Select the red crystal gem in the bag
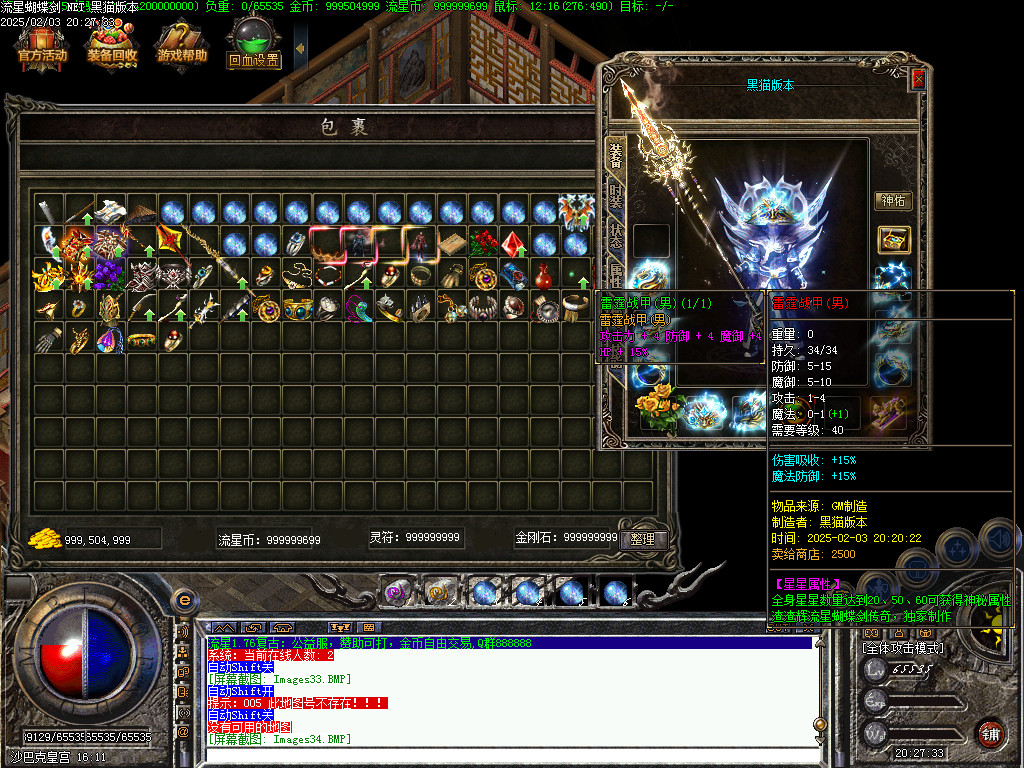This screenshot has width=1024, height=768. tap(514, 243)
